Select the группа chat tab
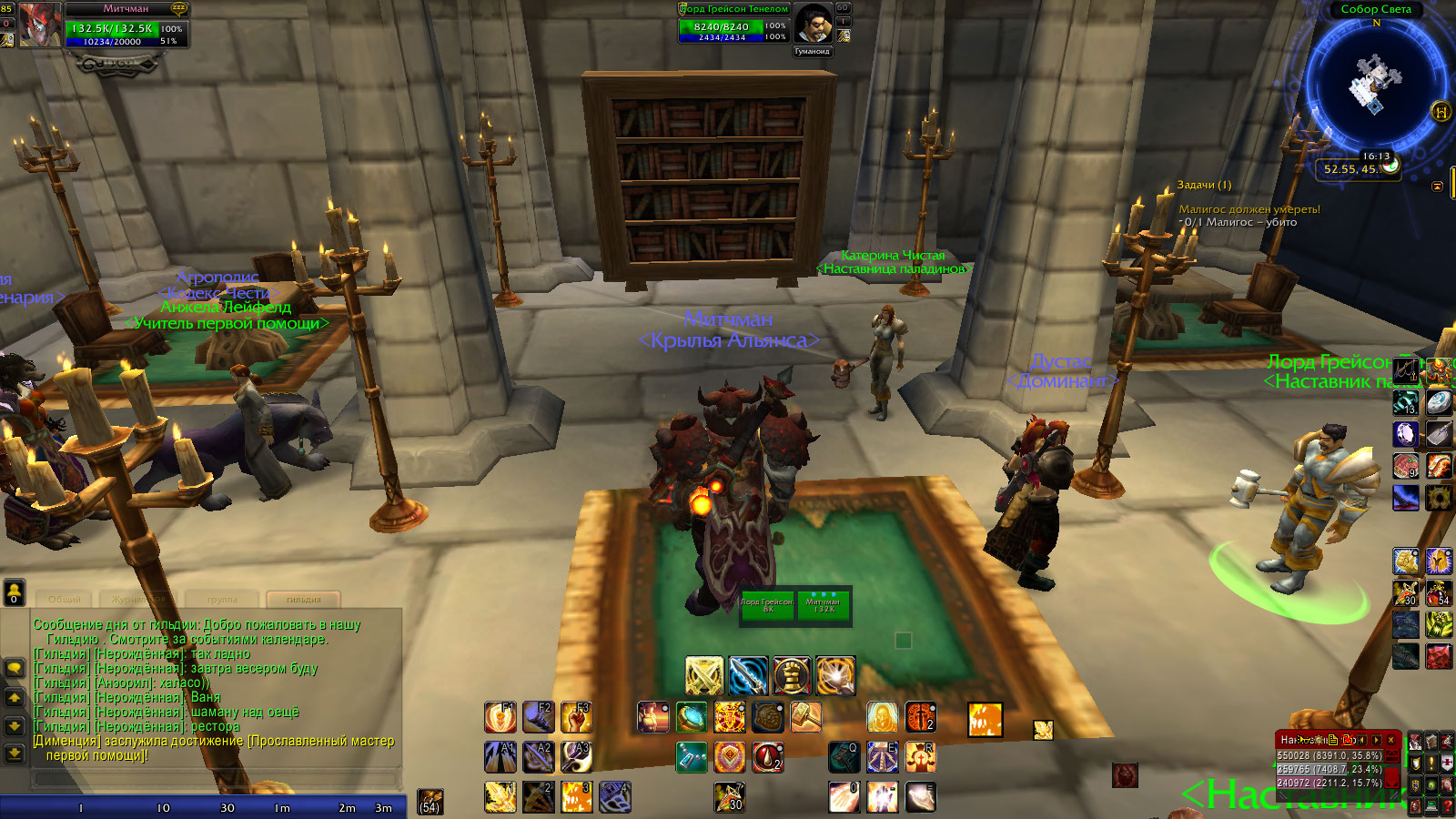 tap(222, 599)
